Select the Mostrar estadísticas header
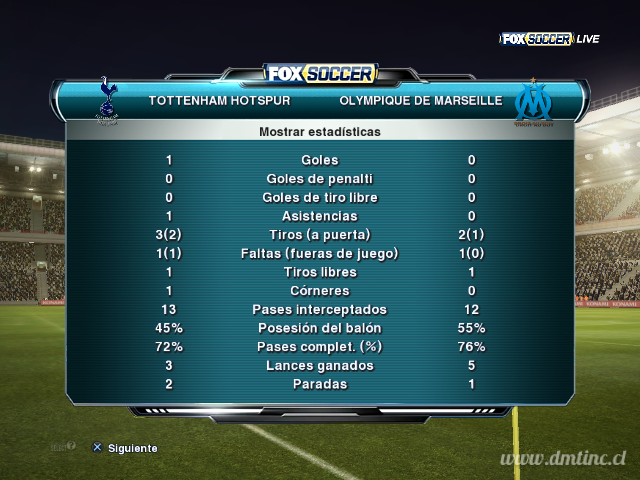 [x=319, y=131]
